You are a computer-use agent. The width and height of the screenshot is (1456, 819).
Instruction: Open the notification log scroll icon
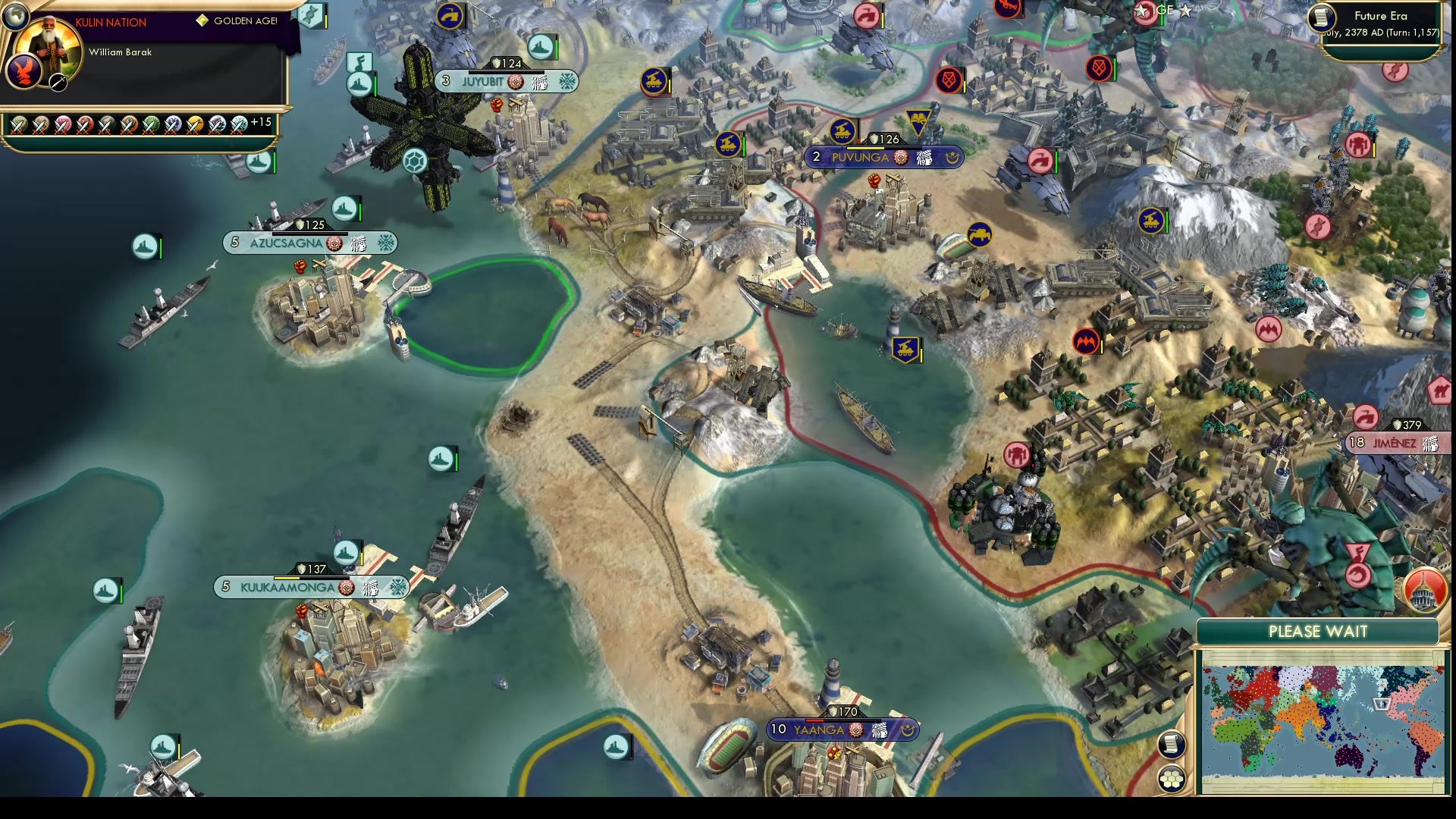[1172, 747]
